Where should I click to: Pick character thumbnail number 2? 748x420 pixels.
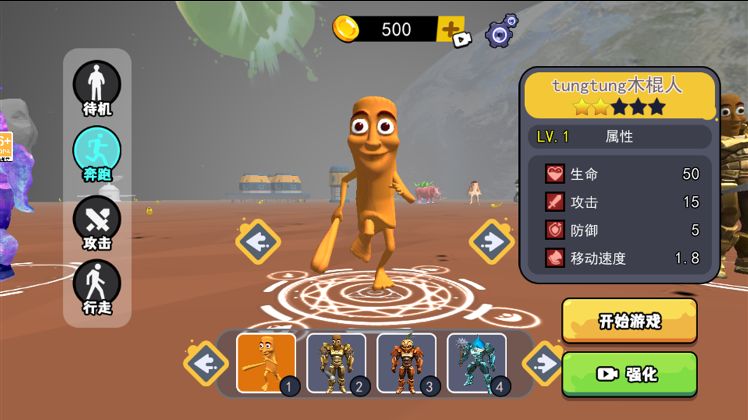336,362
